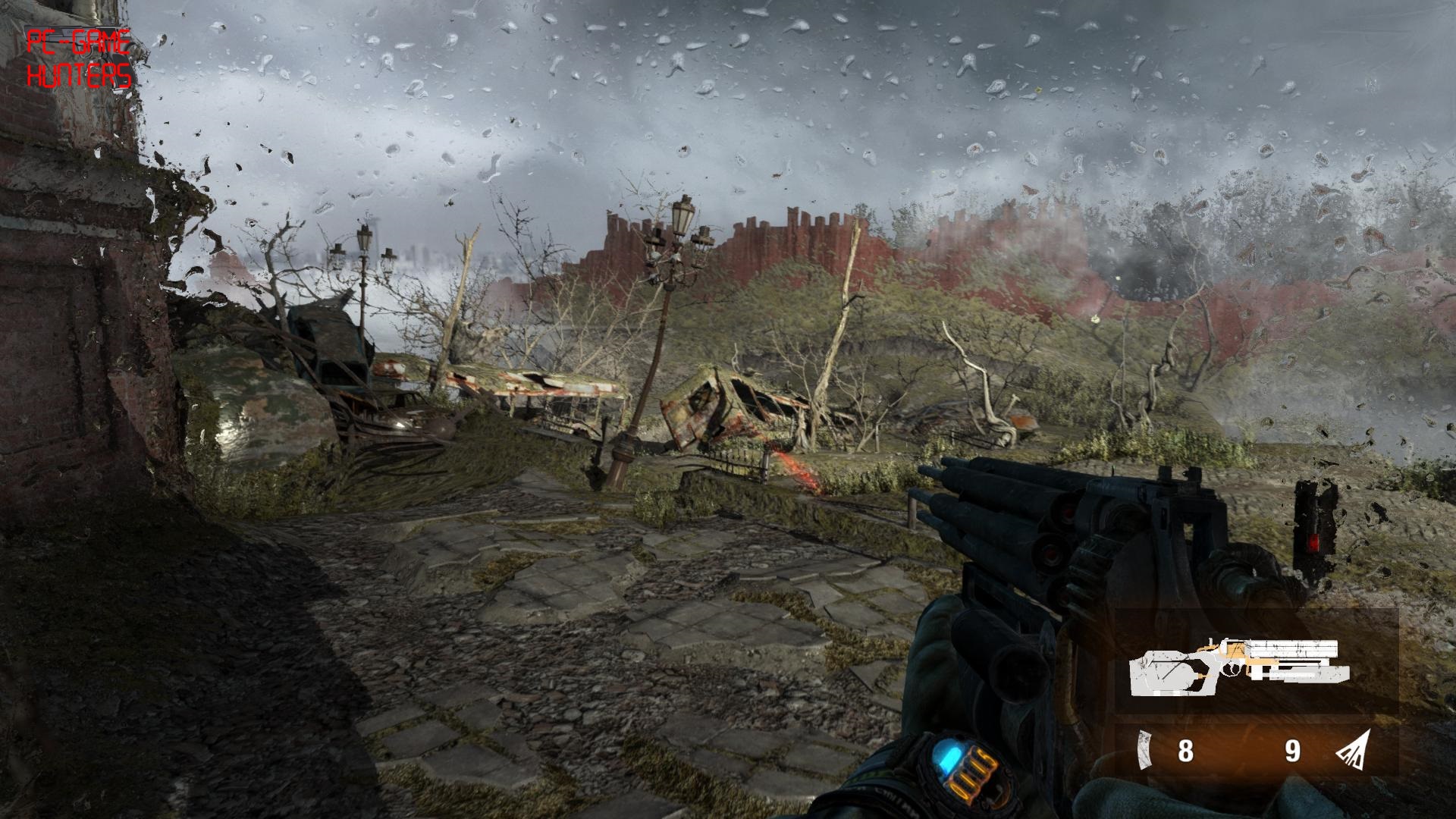This screenshot has width=1456, height=819.
Task: Click the PC-Game Hunters watermark logo
Action: click(x=79, y=59)
